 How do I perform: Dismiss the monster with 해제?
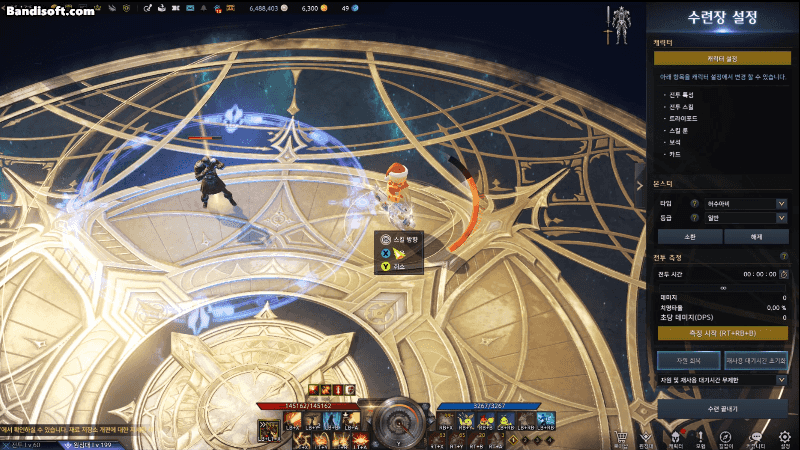point(756,237)
